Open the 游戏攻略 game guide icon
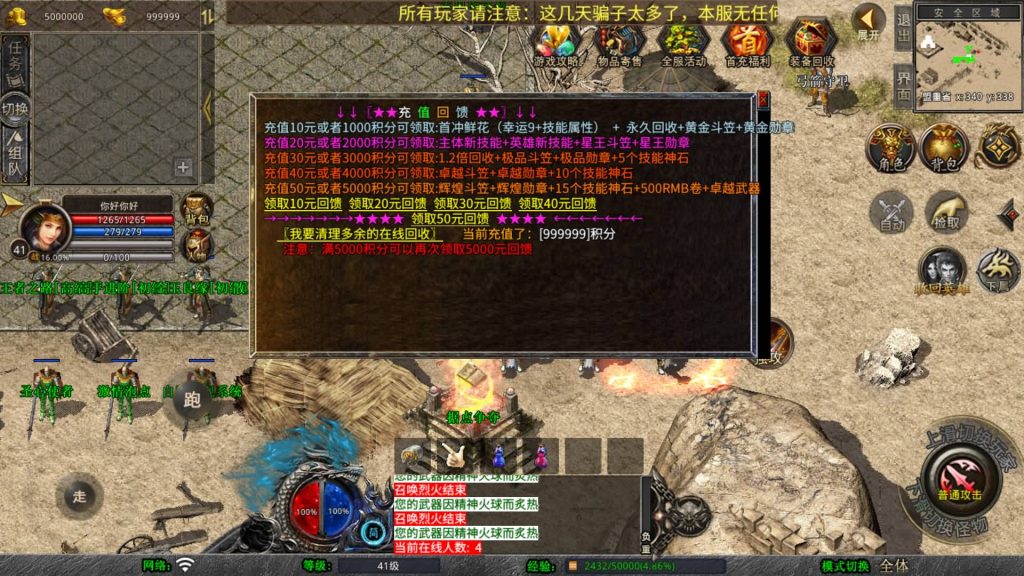 pos(556,43)
